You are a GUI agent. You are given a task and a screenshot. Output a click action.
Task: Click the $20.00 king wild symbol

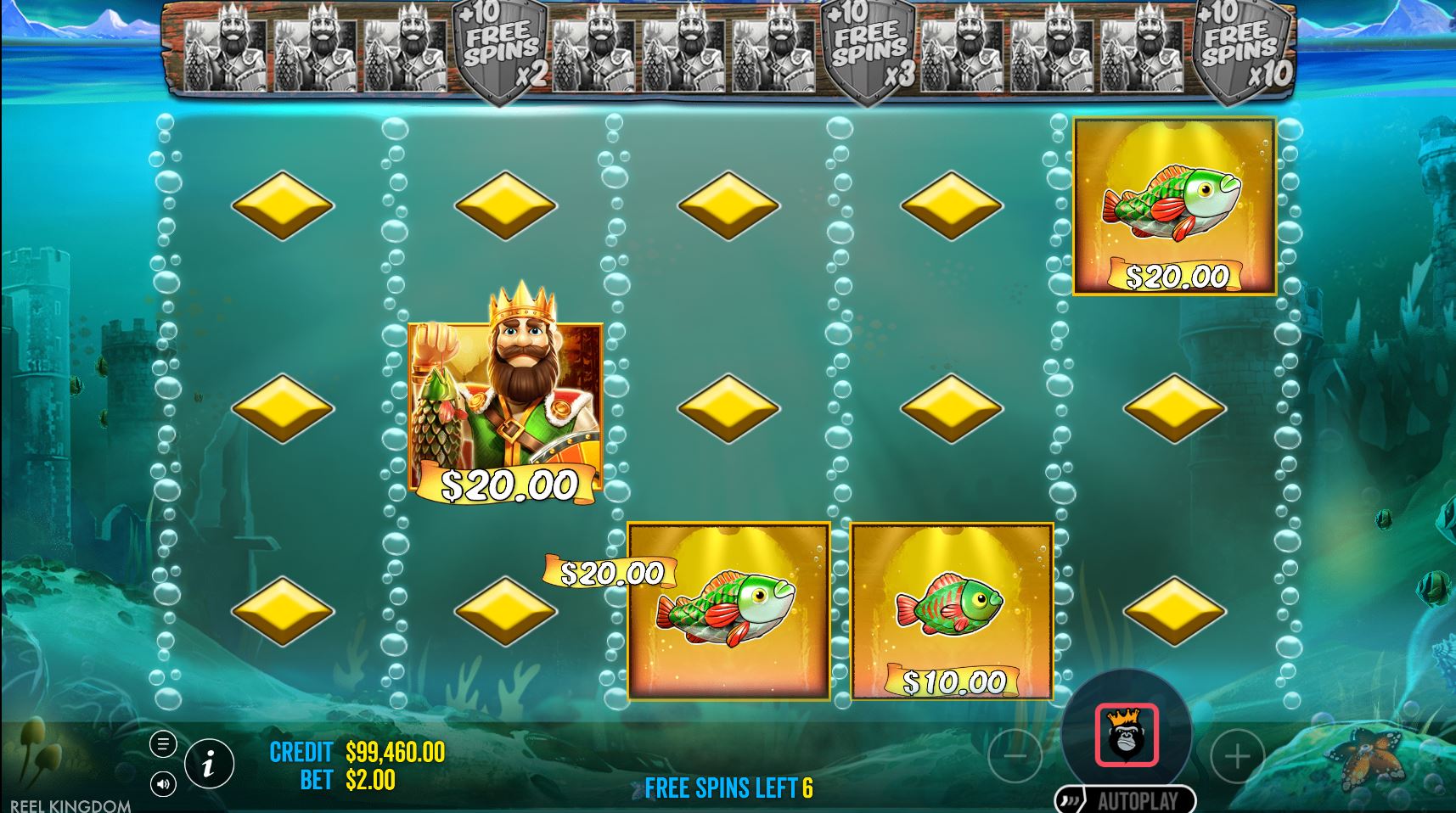click(503, 407)
